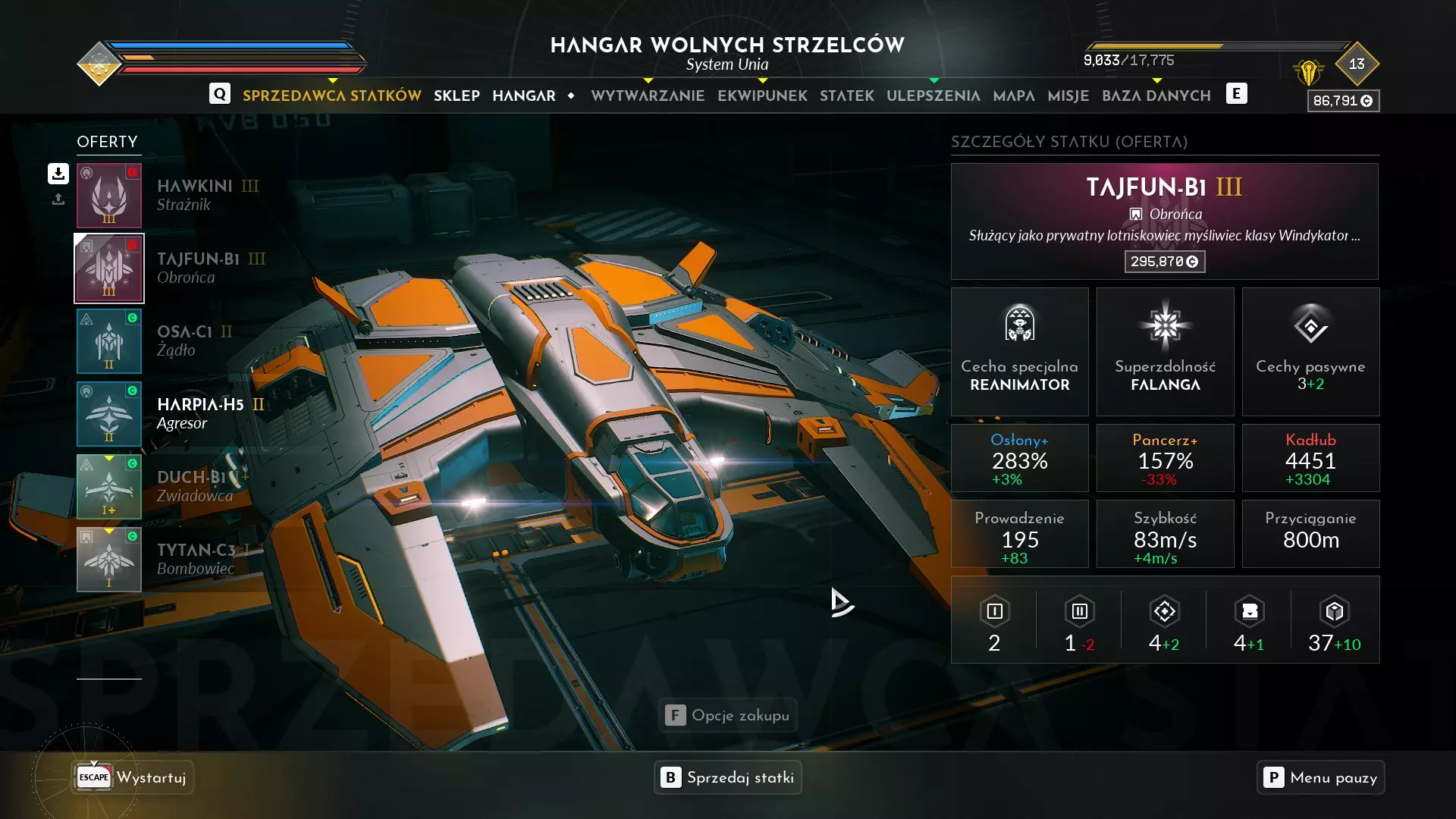Click the Sprzedaj statki button
This screenshot has height=819, width=1456.
pos(727,777)
